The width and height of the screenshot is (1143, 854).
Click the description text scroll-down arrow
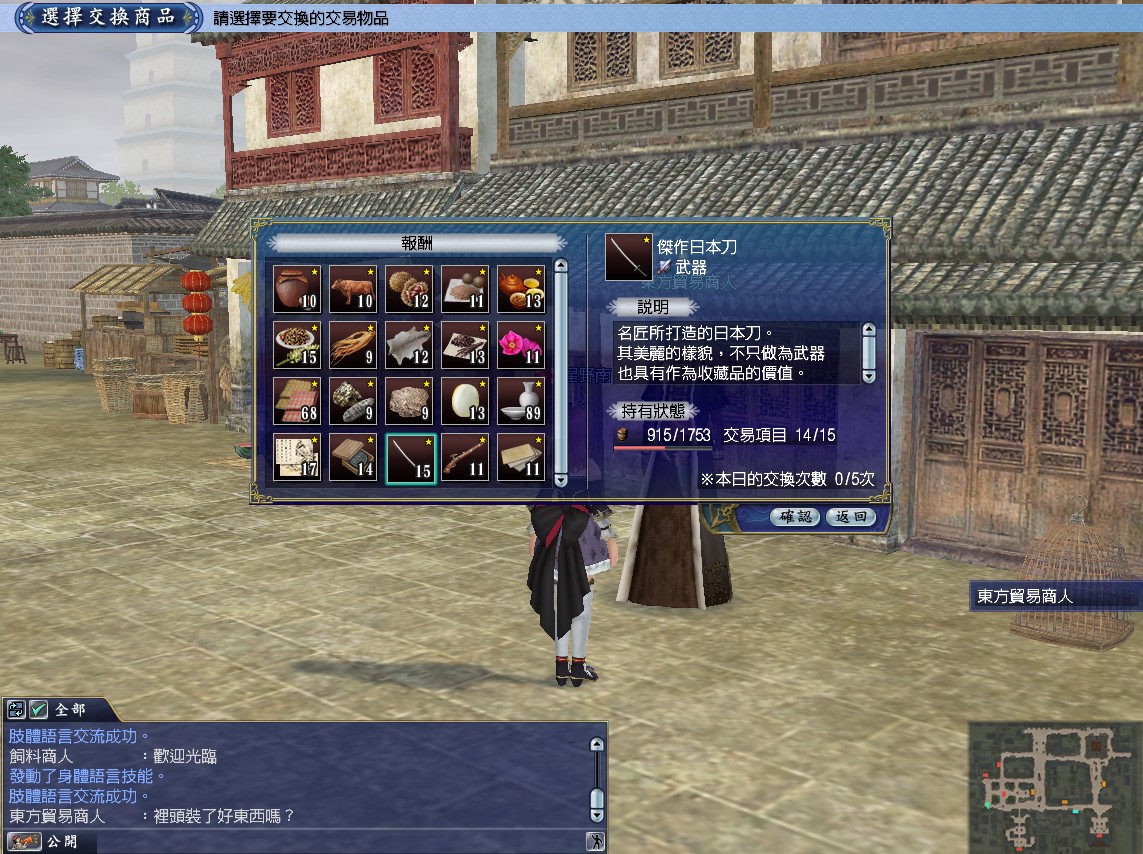click(869, 375)
